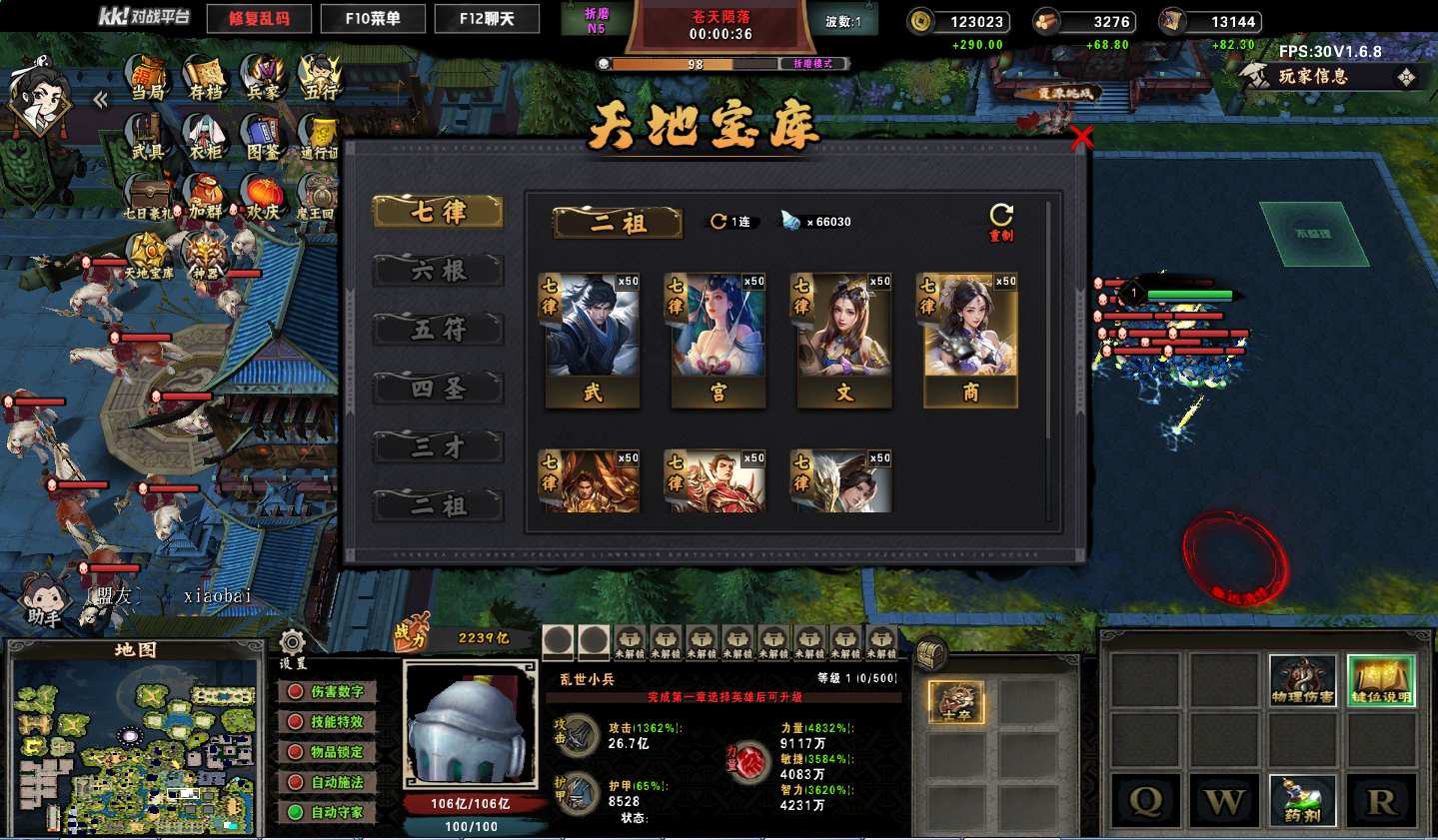Switch to the 六根 tab
The height and width of the screenshot is (840, 1438).
pyautogui.click(x=438, y=271)
